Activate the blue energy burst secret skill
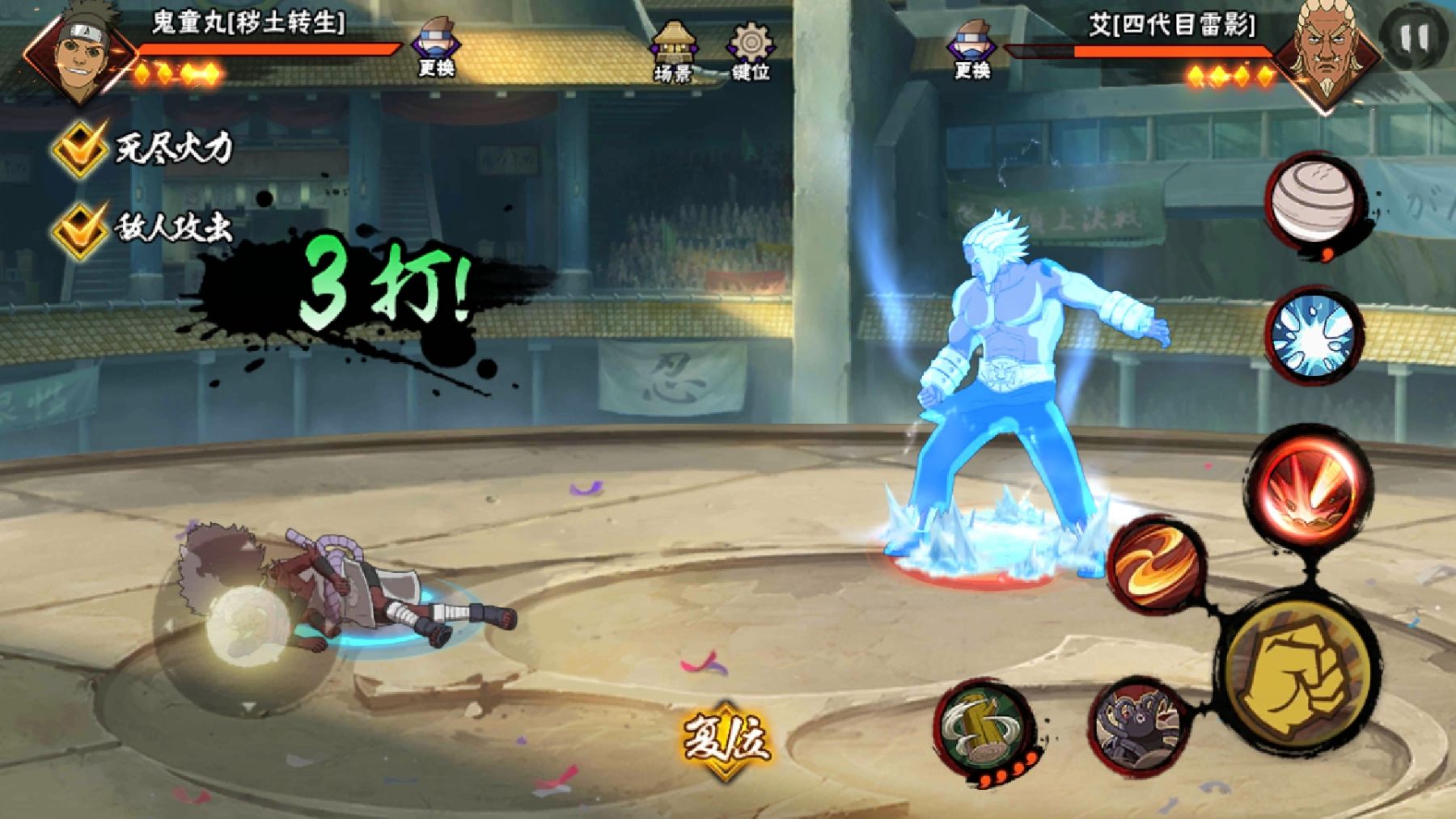Image resolution: width=1456 pixels, height=819 pixels. (1312, 336)
